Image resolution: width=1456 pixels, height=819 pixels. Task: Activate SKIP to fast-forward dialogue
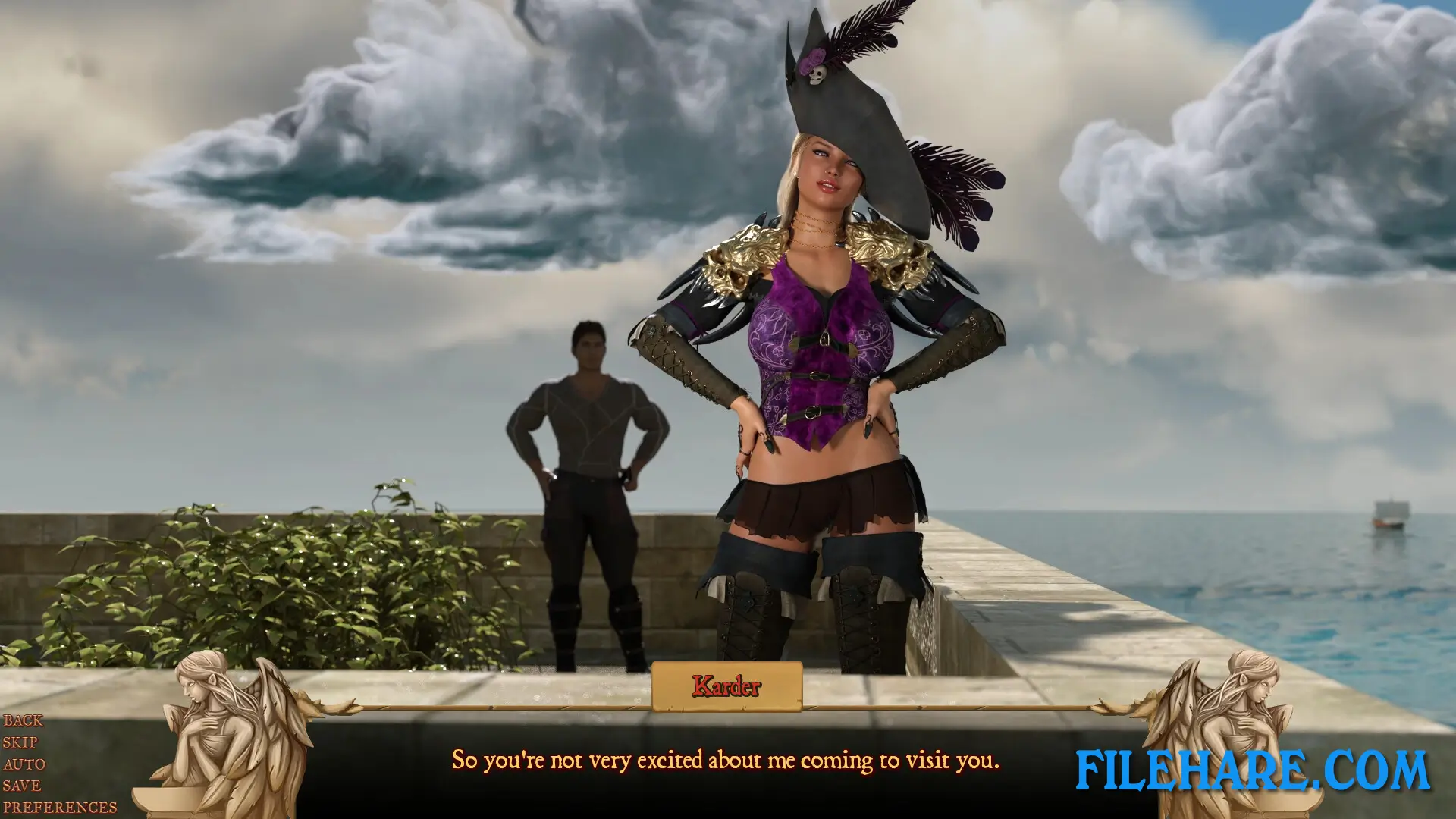coord(20,742)
